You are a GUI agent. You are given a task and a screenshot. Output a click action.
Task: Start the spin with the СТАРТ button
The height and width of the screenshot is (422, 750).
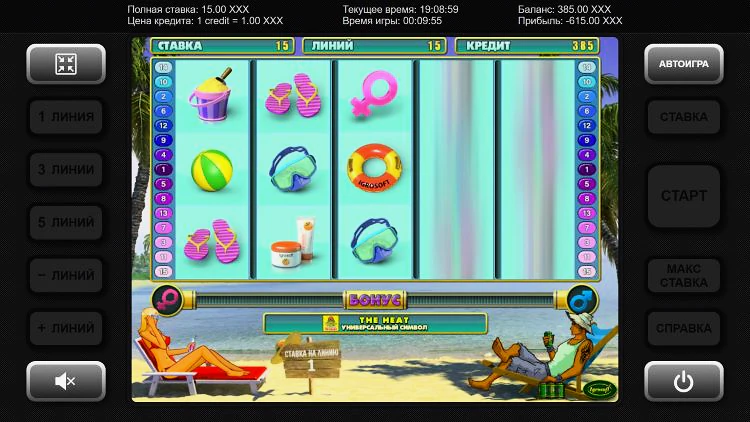pos(684,195)
